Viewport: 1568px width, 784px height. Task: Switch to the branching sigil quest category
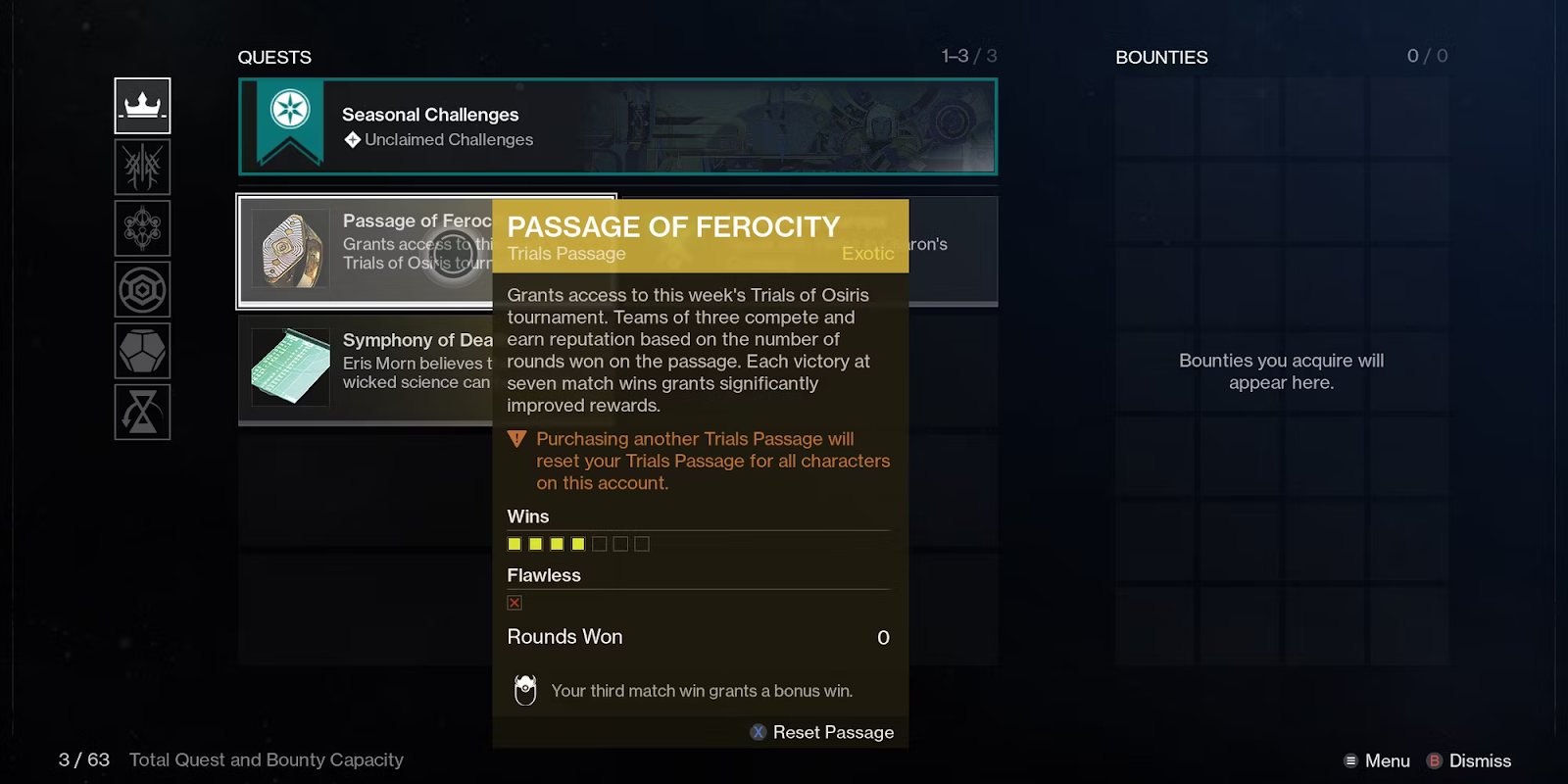tap(142, 167)
